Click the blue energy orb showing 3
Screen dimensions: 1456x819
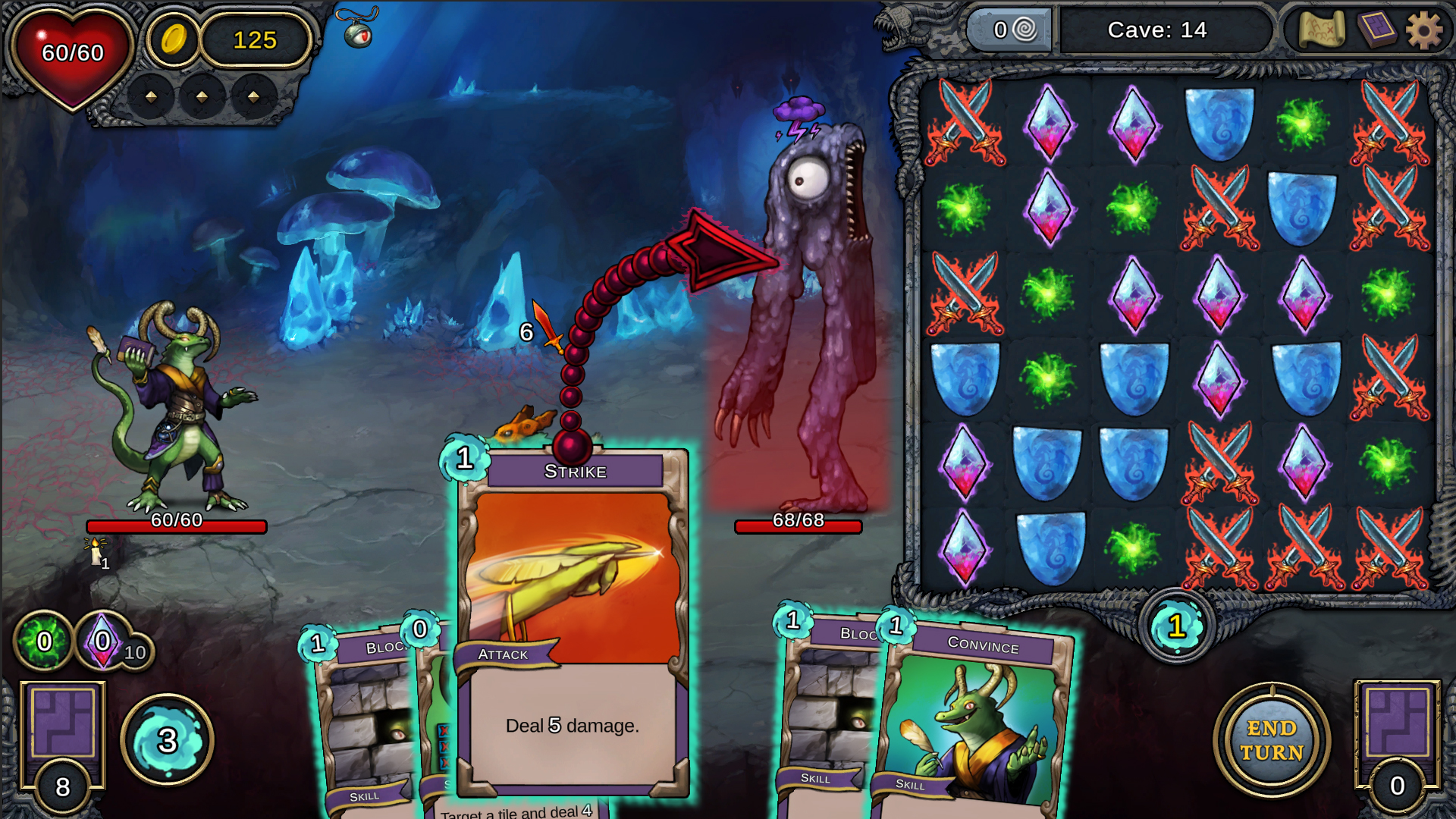[168, 740]
